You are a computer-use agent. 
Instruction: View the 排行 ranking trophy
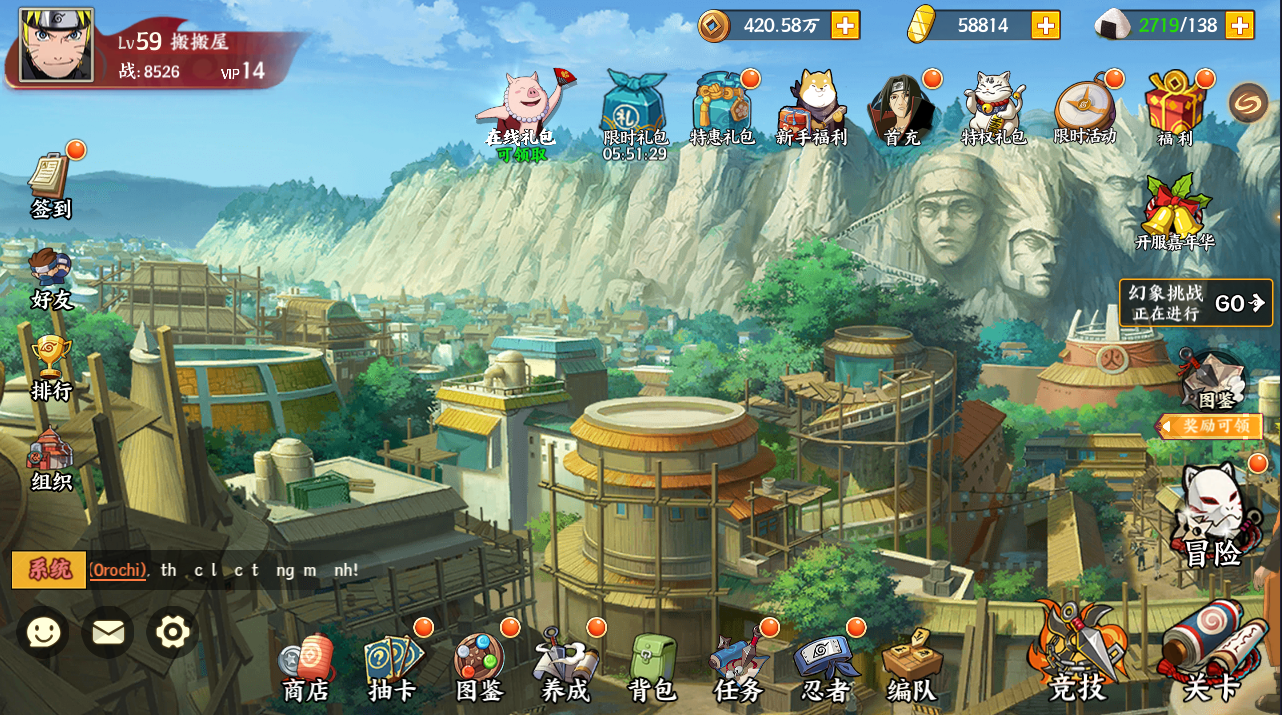(x=51, y=366)
